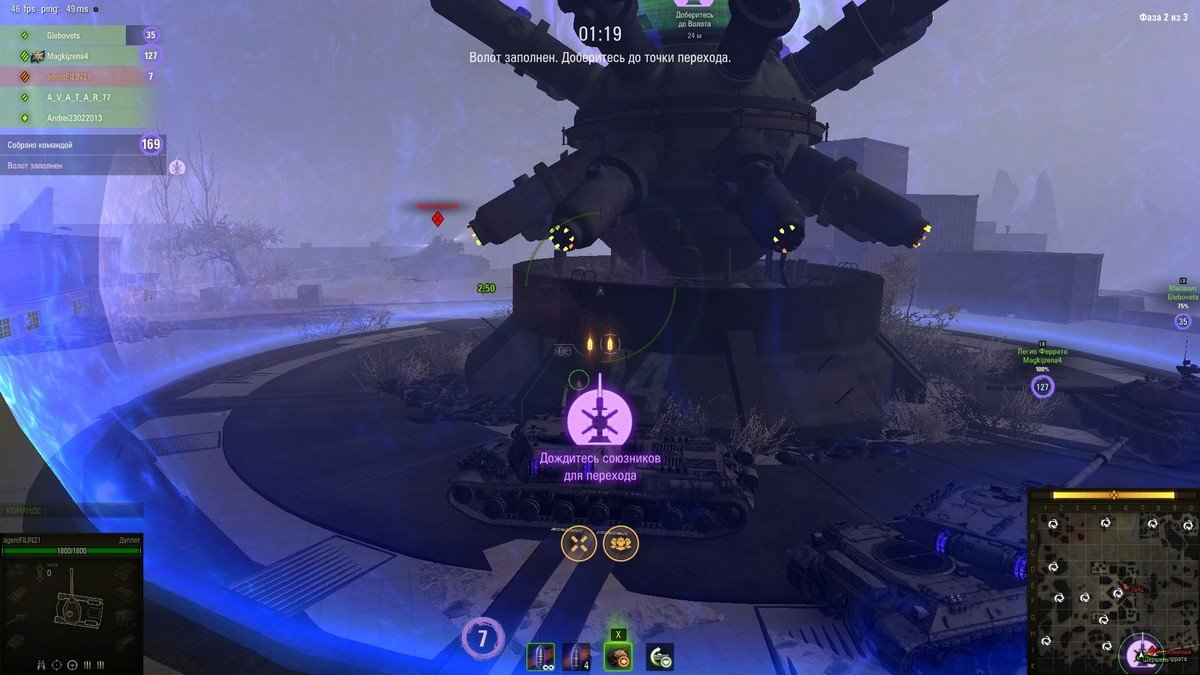Activate the green-highlighted tank ability slot
The width and height of the screenshot is (1200, 675).
tap(618, 656)
